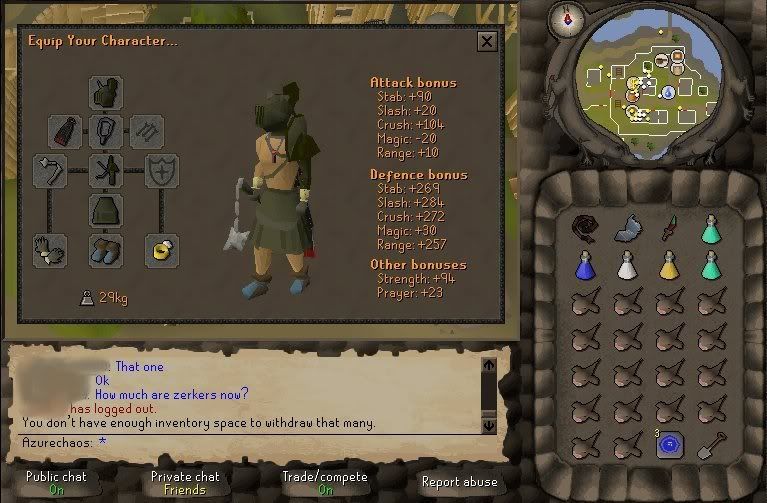Select the blue potion in the inventory
The width and height of the screenshot is (767, 503).
coord(584,265)
